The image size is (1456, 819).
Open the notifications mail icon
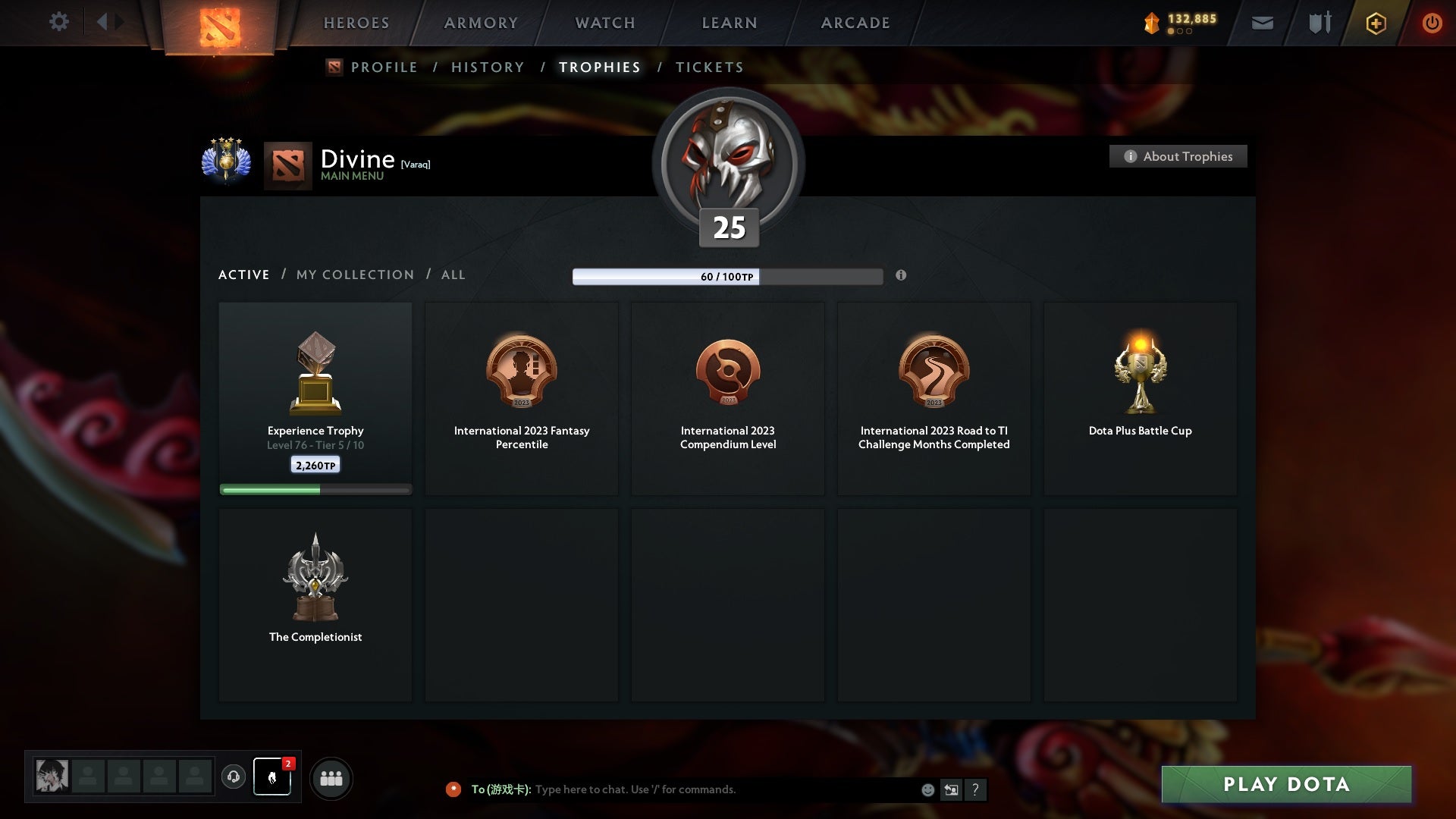[1262, 23]
